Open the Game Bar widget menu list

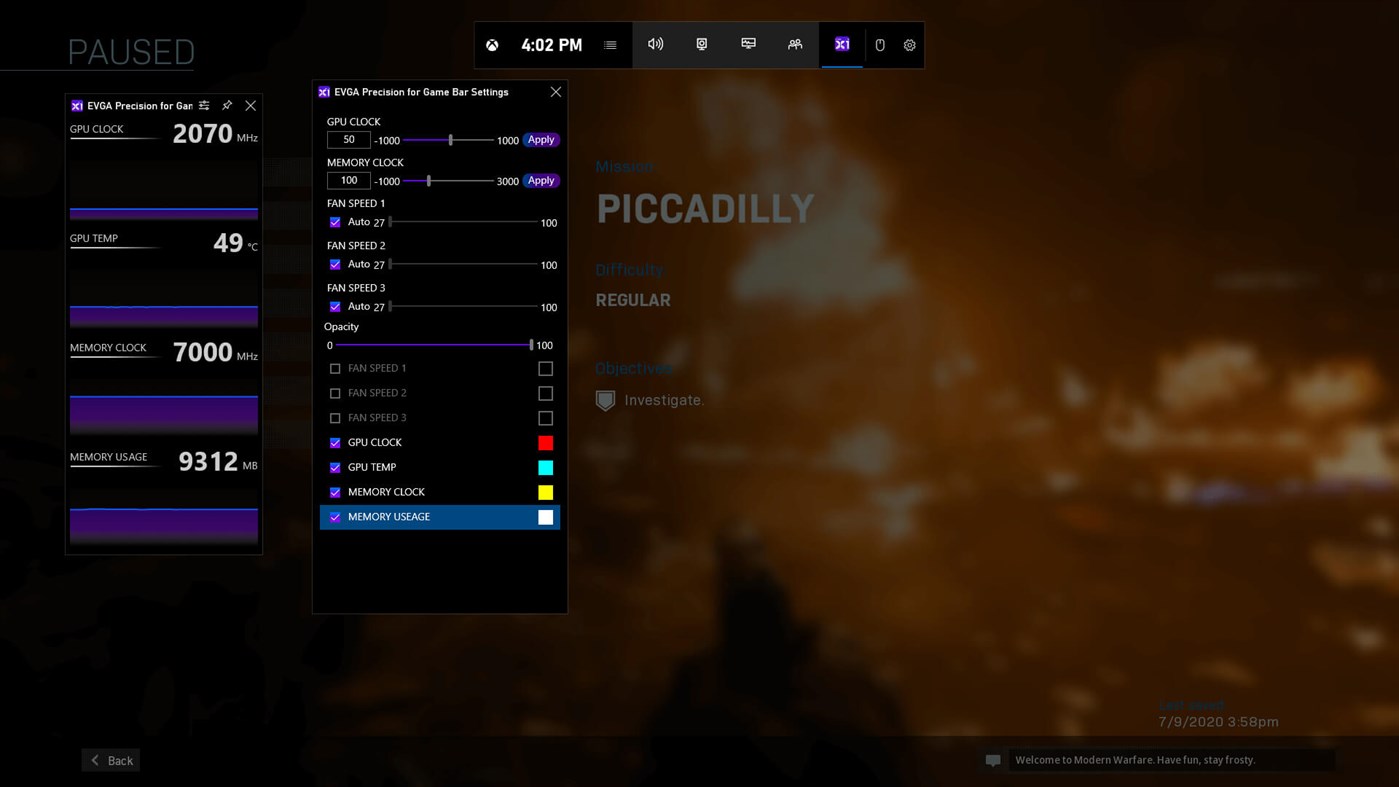(610, 45)
